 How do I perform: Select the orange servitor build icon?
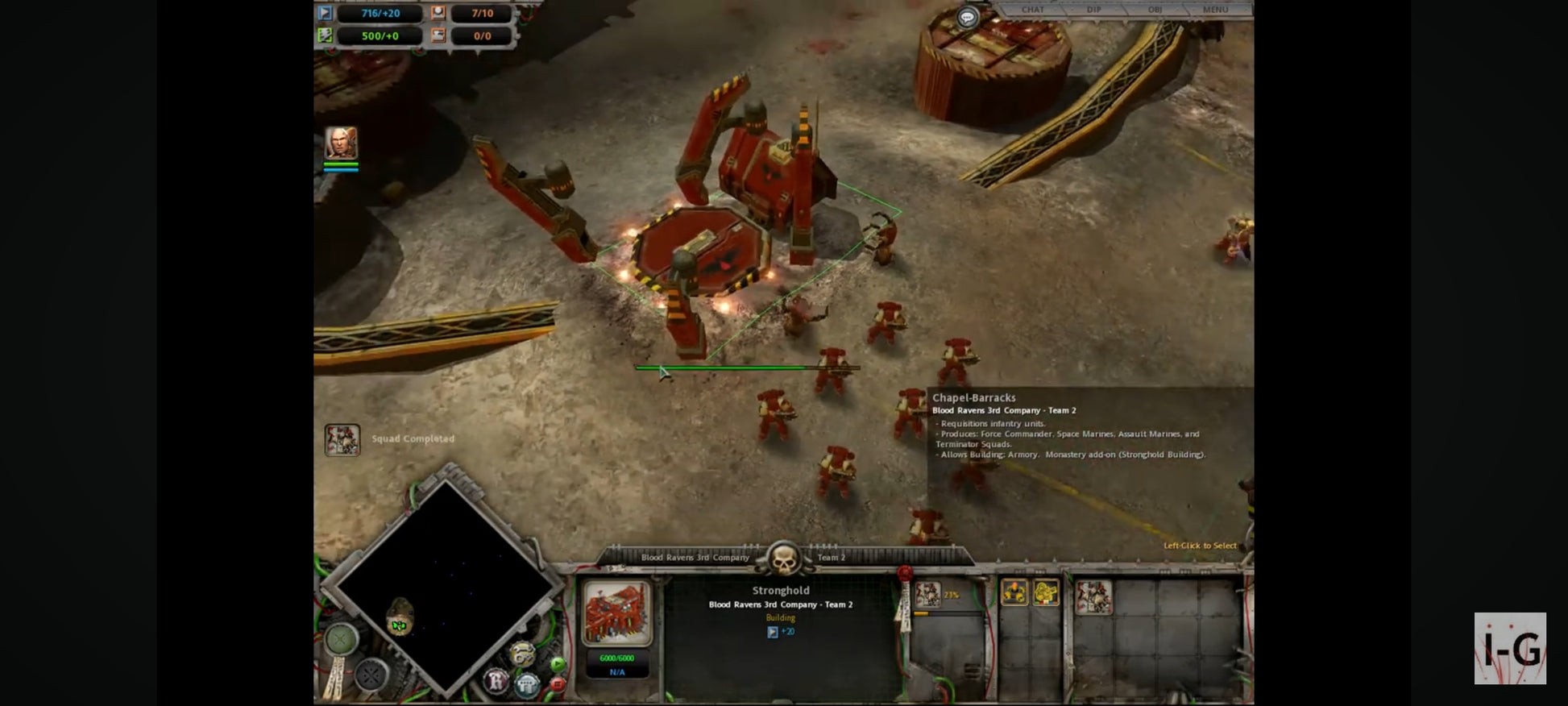click(x=1014, y=593)
